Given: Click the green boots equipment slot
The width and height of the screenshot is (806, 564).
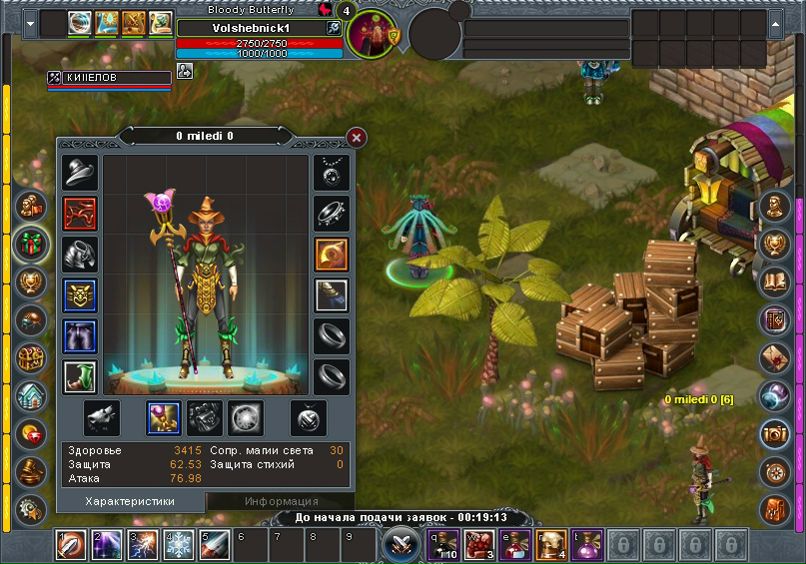Looking at the screenshot, I should (x=80, y=377).
